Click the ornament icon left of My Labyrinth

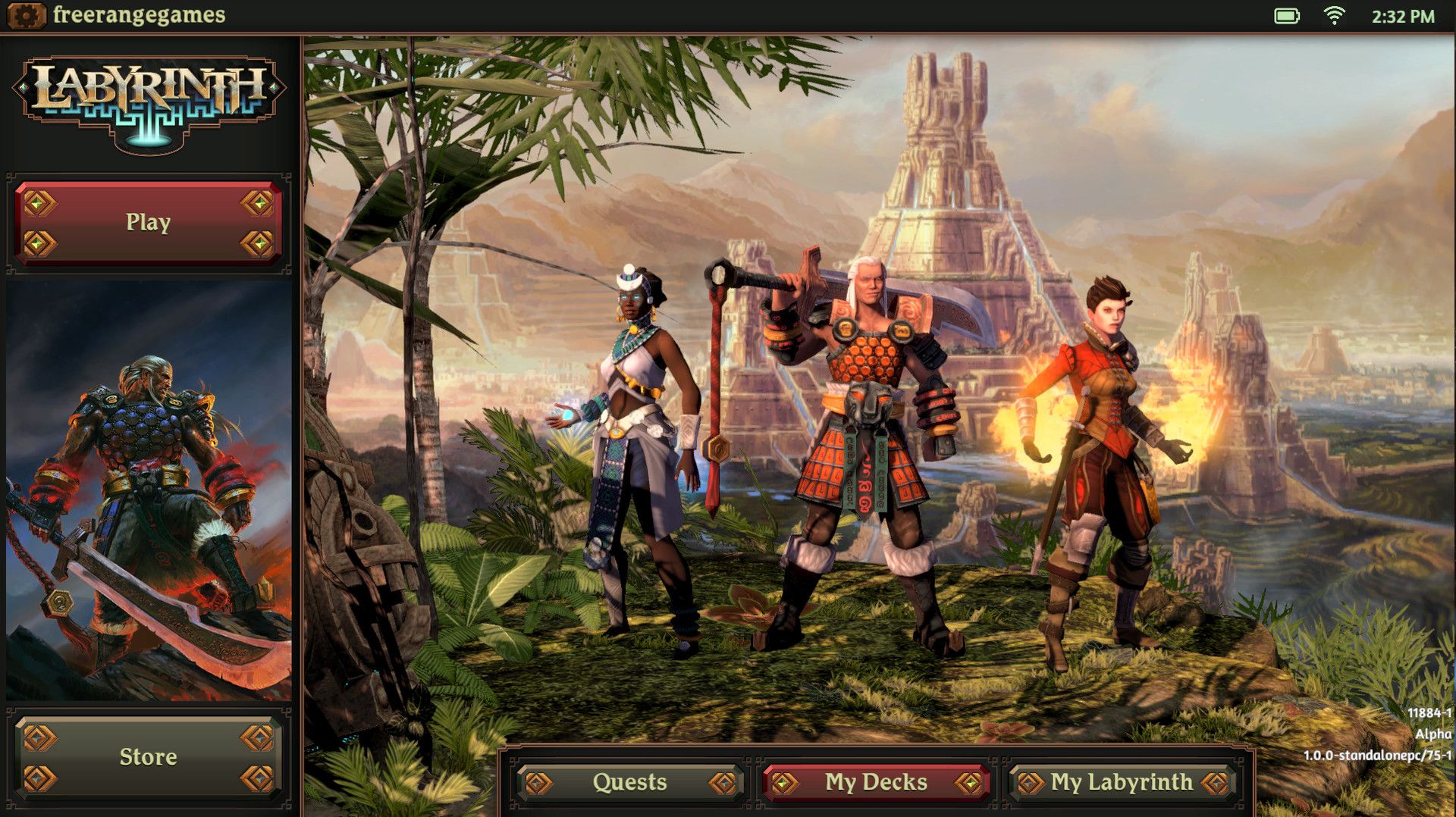[x=1029, y=781]
